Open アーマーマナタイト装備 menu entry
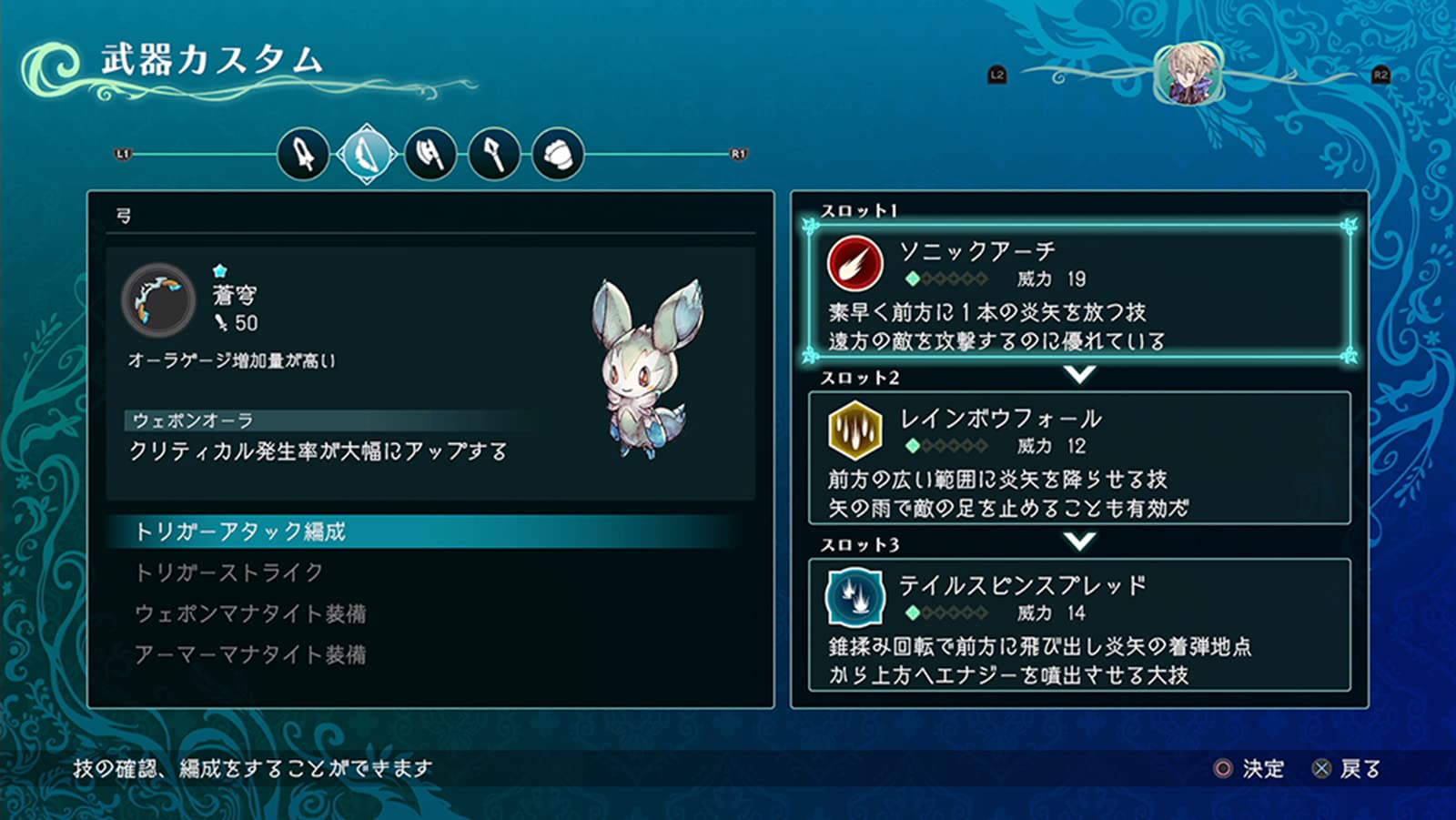 pos(250,654)
